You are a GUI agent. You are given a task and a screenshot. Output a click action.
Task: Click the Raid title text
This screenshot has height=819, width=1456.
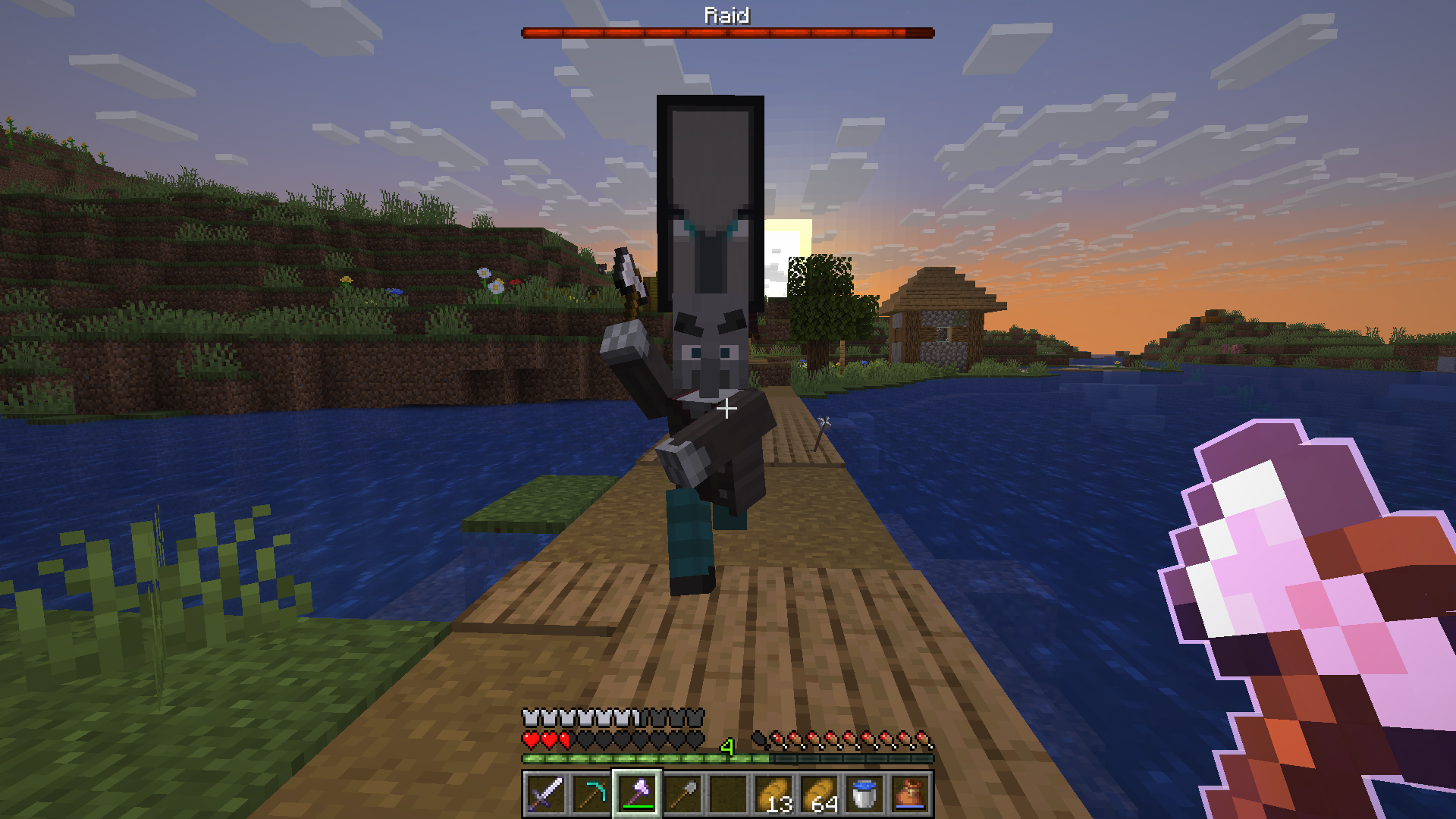click(x=726, y=14)
